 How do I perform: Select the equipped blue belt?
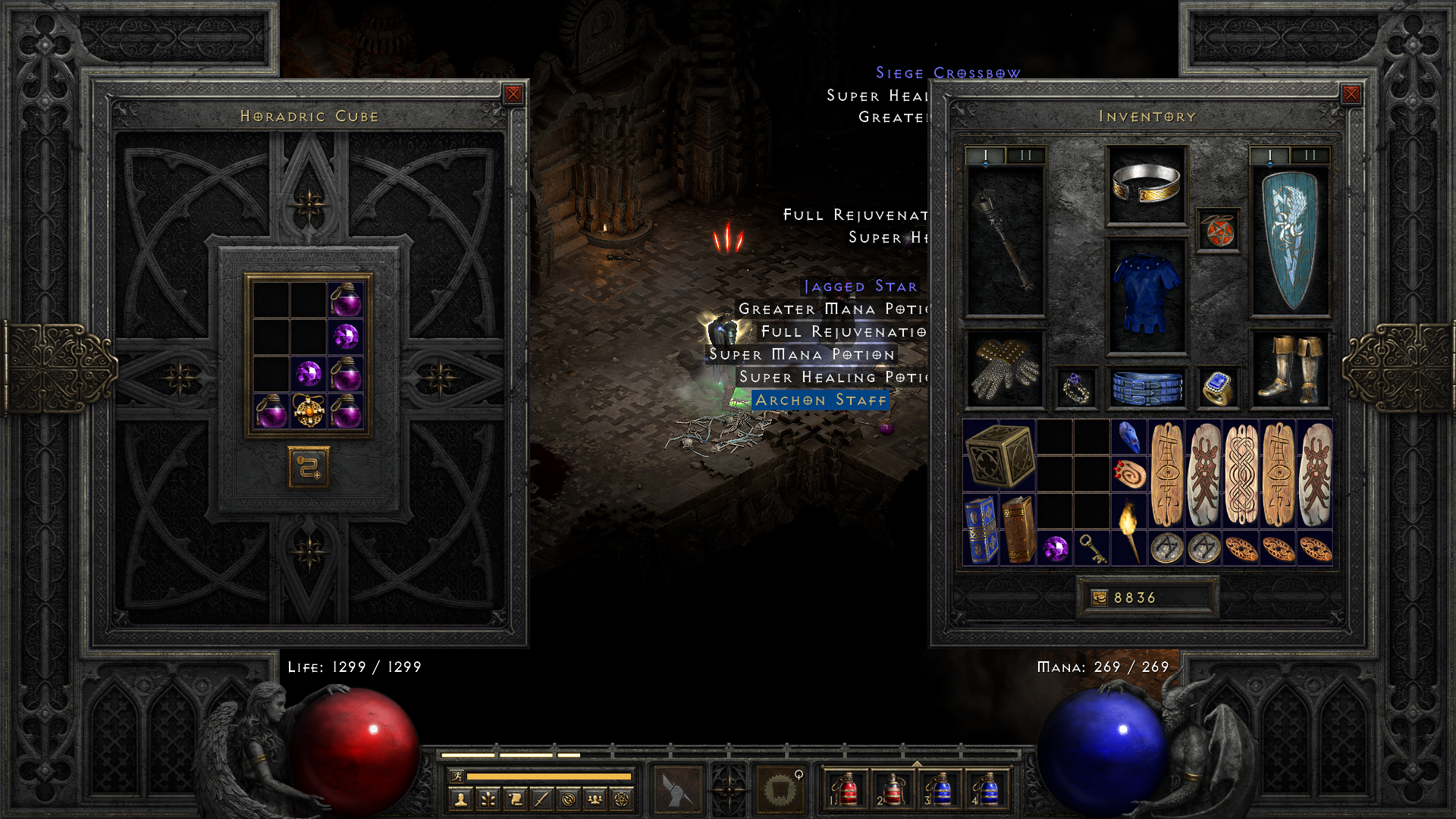(1146, 387)
